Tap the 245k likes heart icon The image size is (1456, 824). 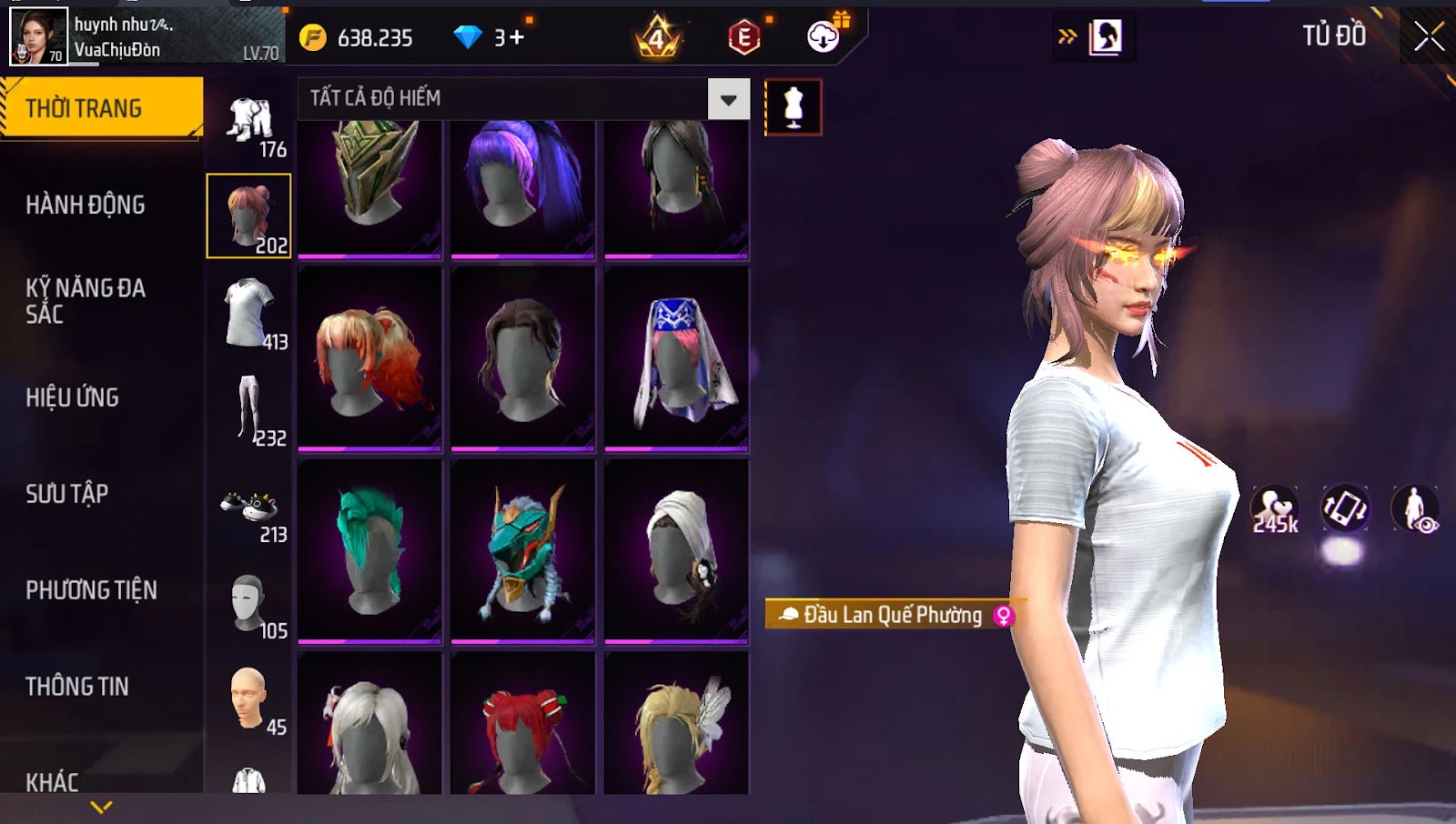click(x=1275, y=509)
